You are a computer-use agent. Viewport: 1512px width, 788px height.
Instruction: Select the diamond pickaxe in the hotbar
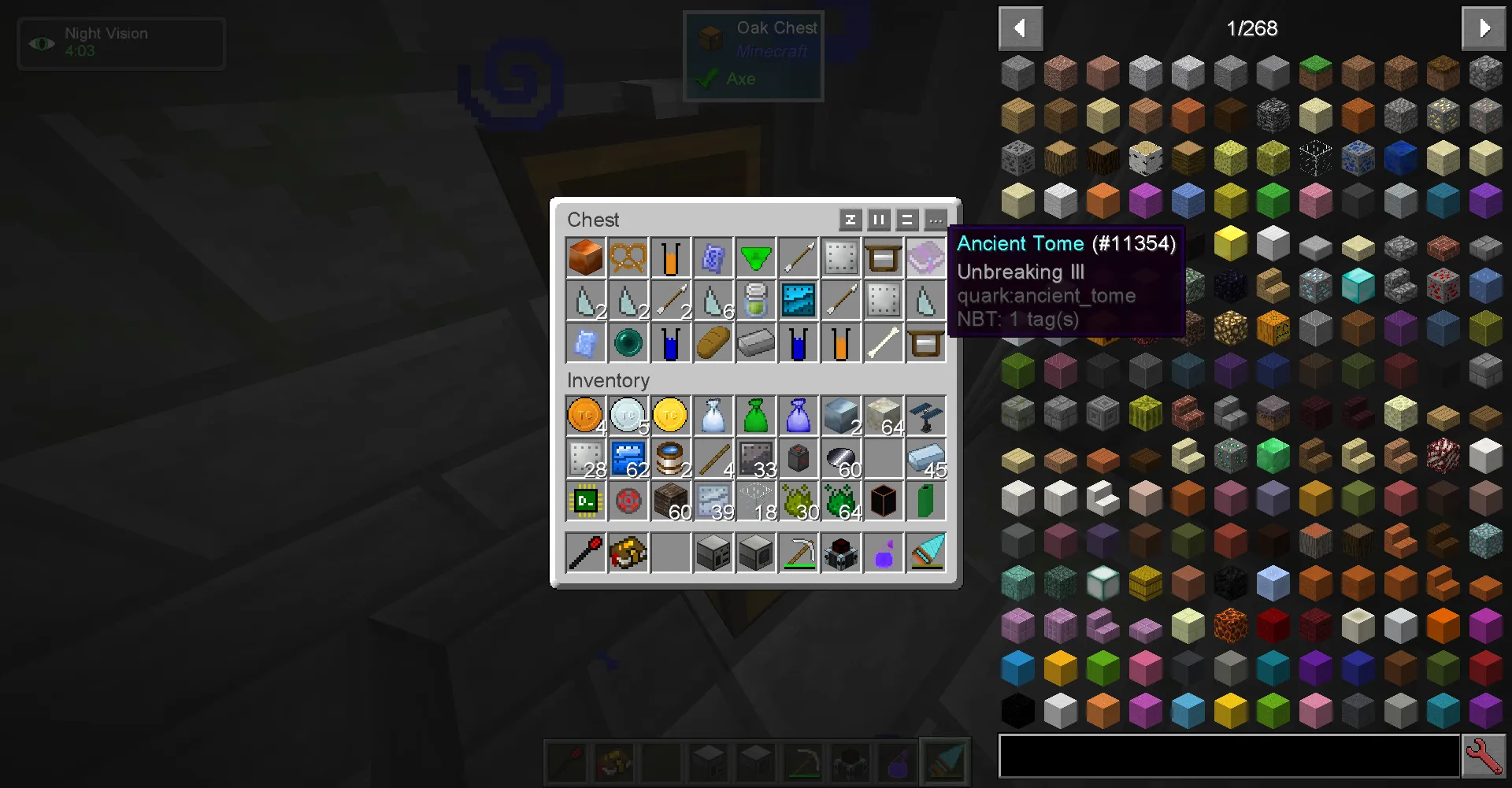tap(803, 762)
